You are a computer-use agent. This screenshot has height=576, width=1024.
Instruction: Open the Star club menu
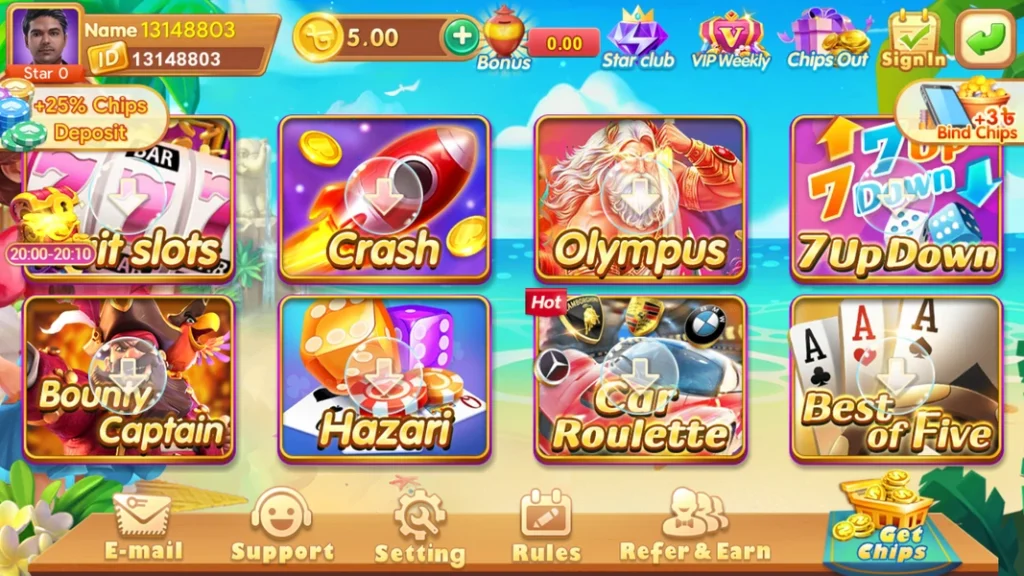[638, 39]
